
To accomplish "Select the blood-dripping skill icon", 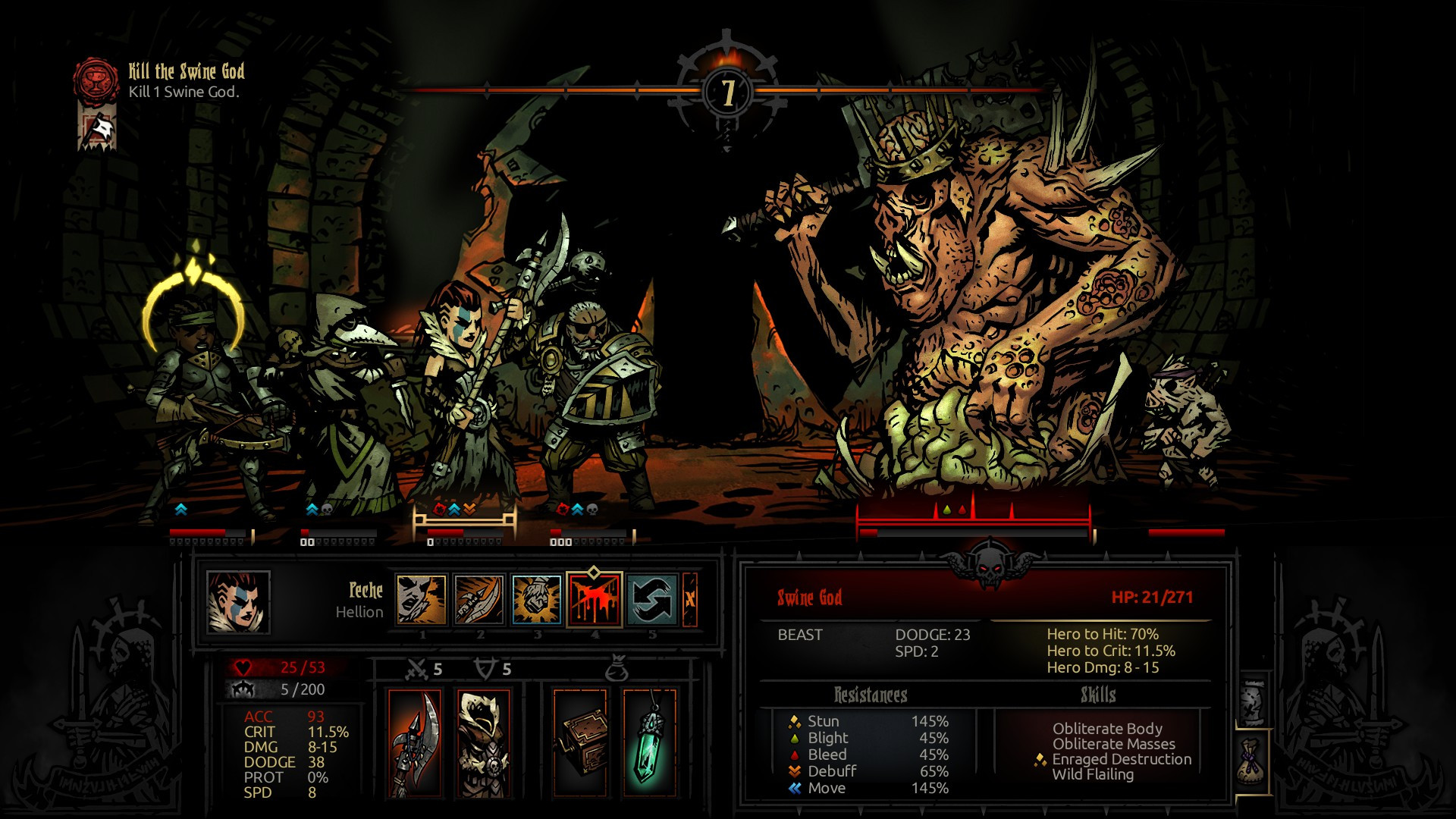I will (x=595, y=600).
